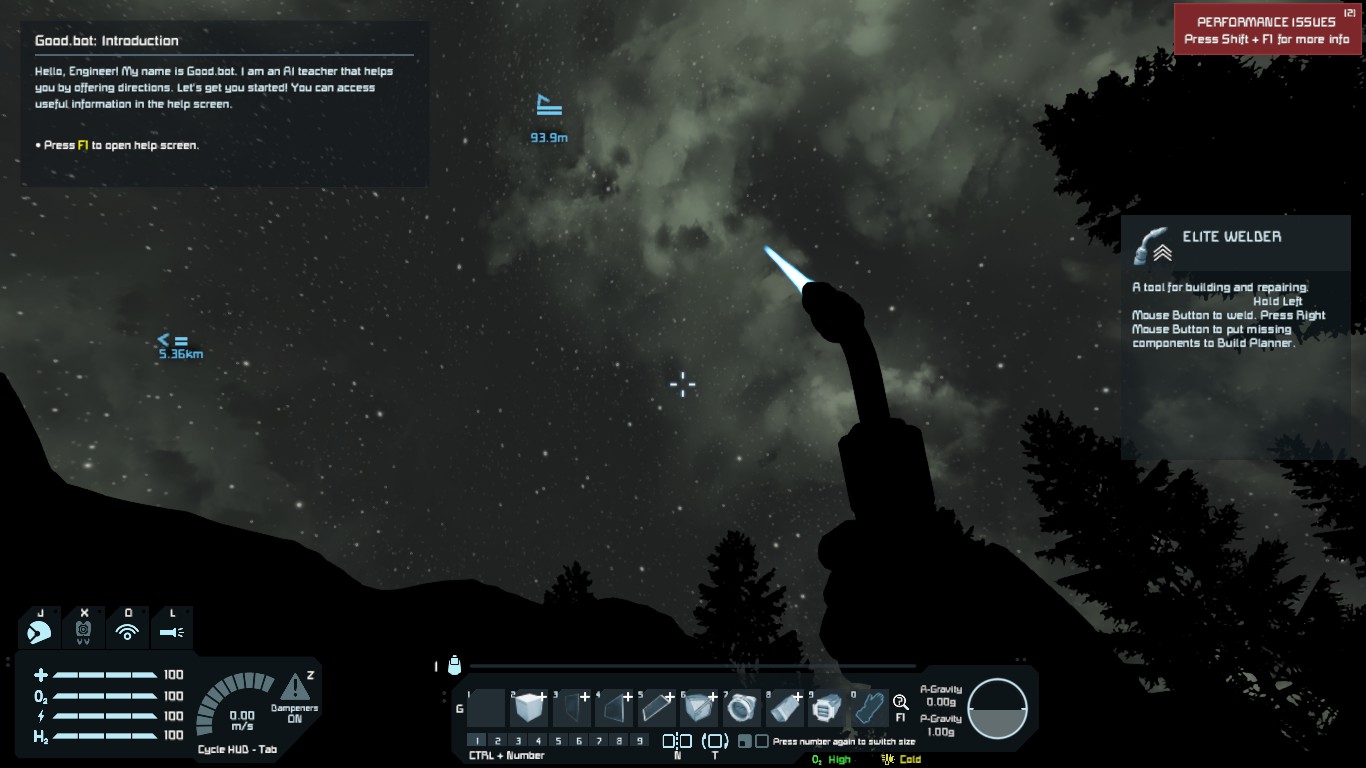Image resolution: width=1366 pixels, height=768 pixels.
Task: Switch to toolbar page 5
Action: [x=558, y=741]
